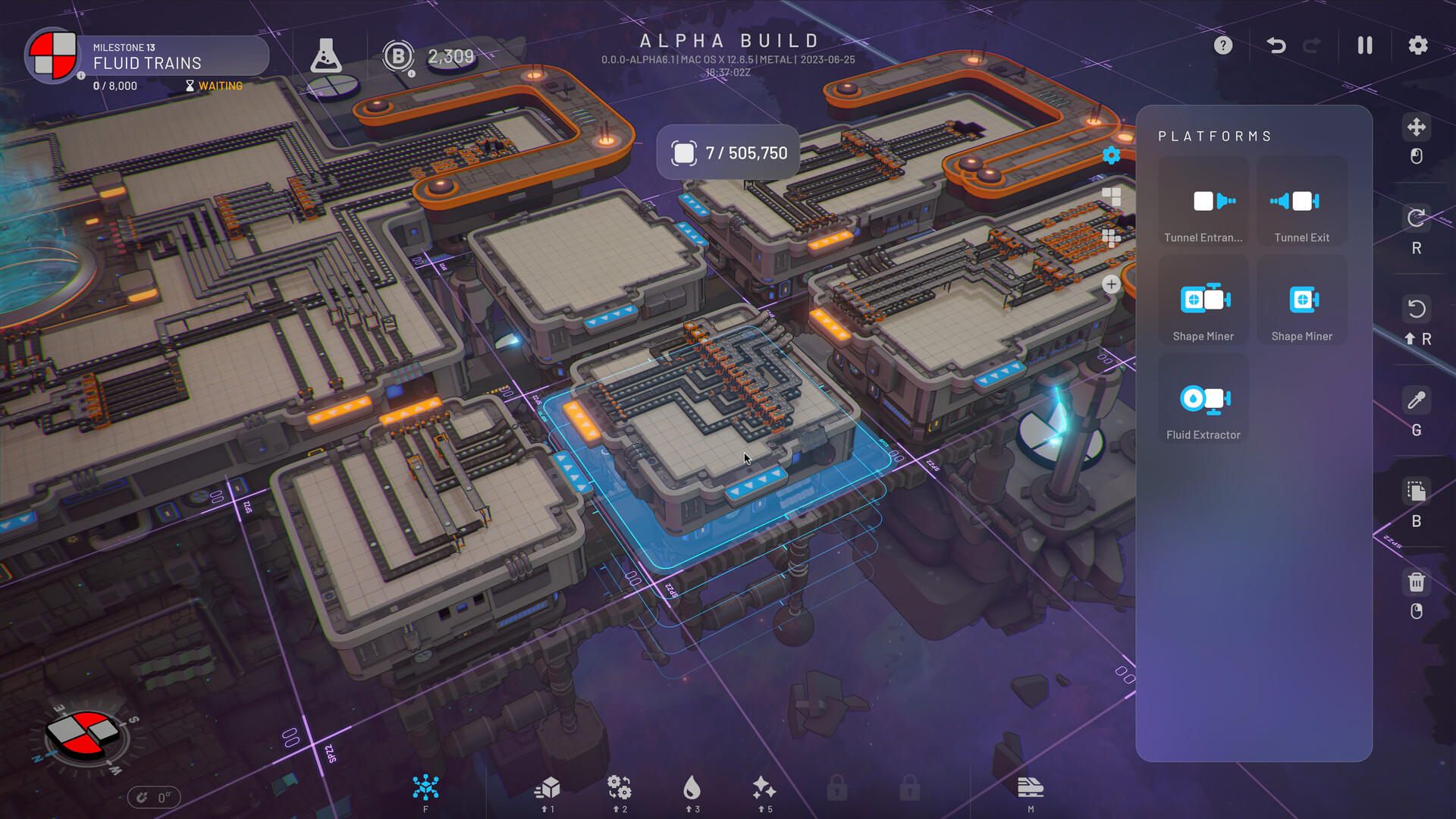Click the camera angle 0° control

coord(154,796)
